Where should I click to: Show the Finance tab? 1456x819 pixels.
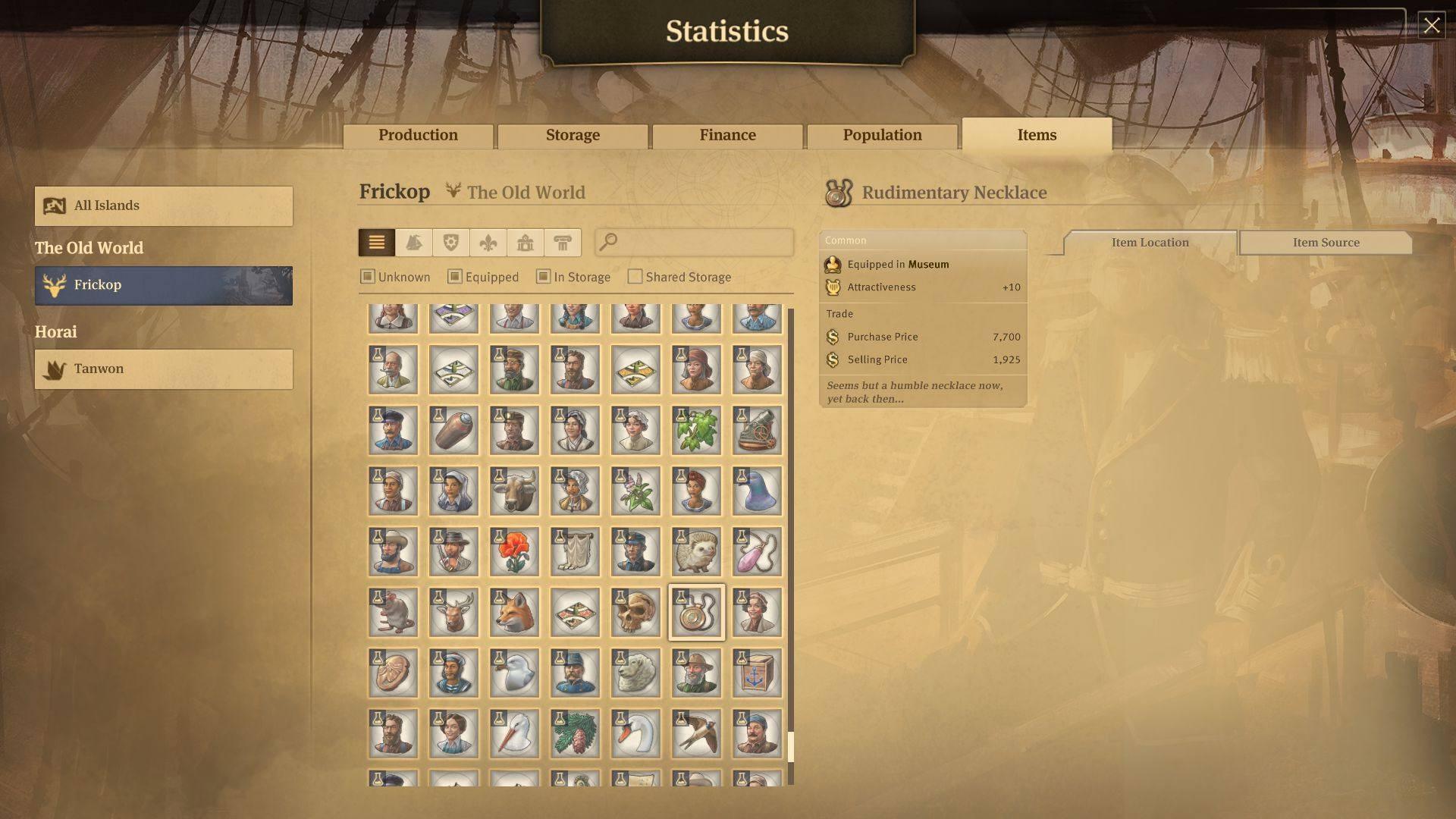click(727, 136)
